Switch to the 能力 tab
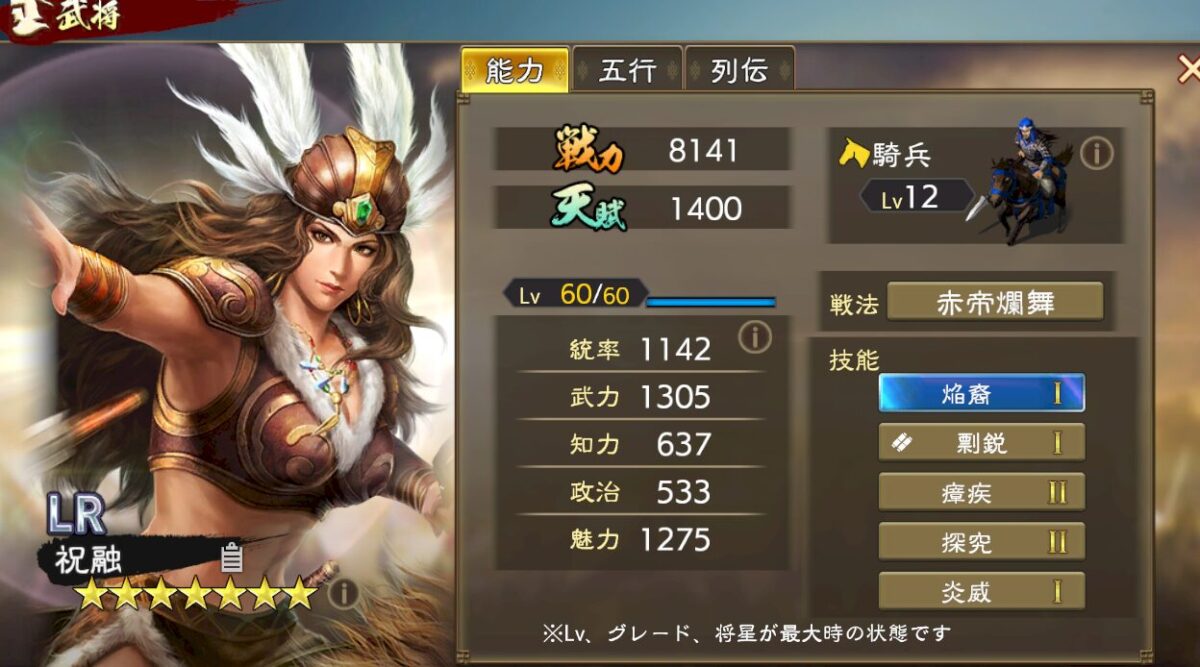This screenshot has height=667, width=1200. [x=514, y=70]
